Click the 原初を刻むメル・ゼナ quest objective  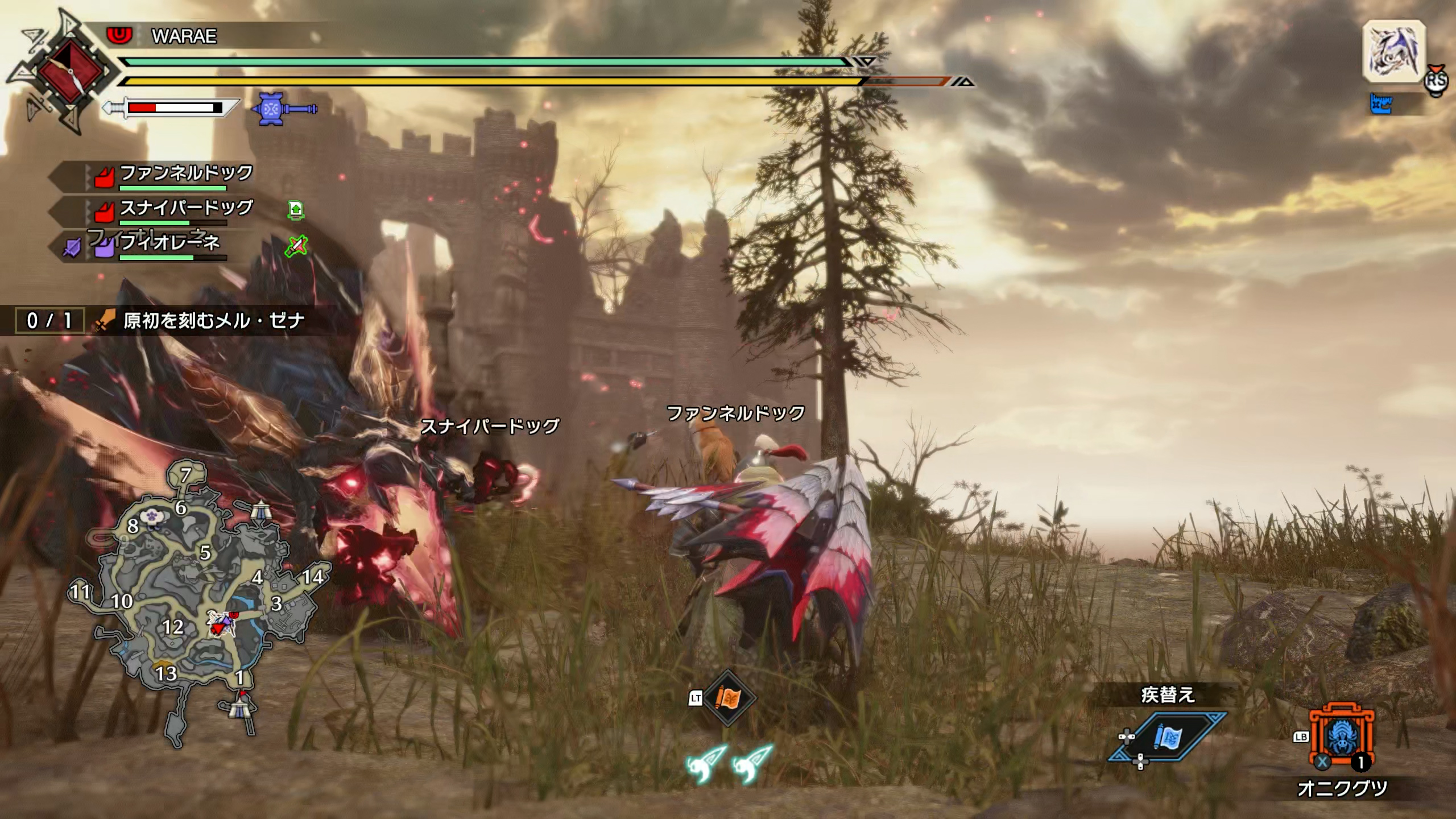tap(214, 321)
